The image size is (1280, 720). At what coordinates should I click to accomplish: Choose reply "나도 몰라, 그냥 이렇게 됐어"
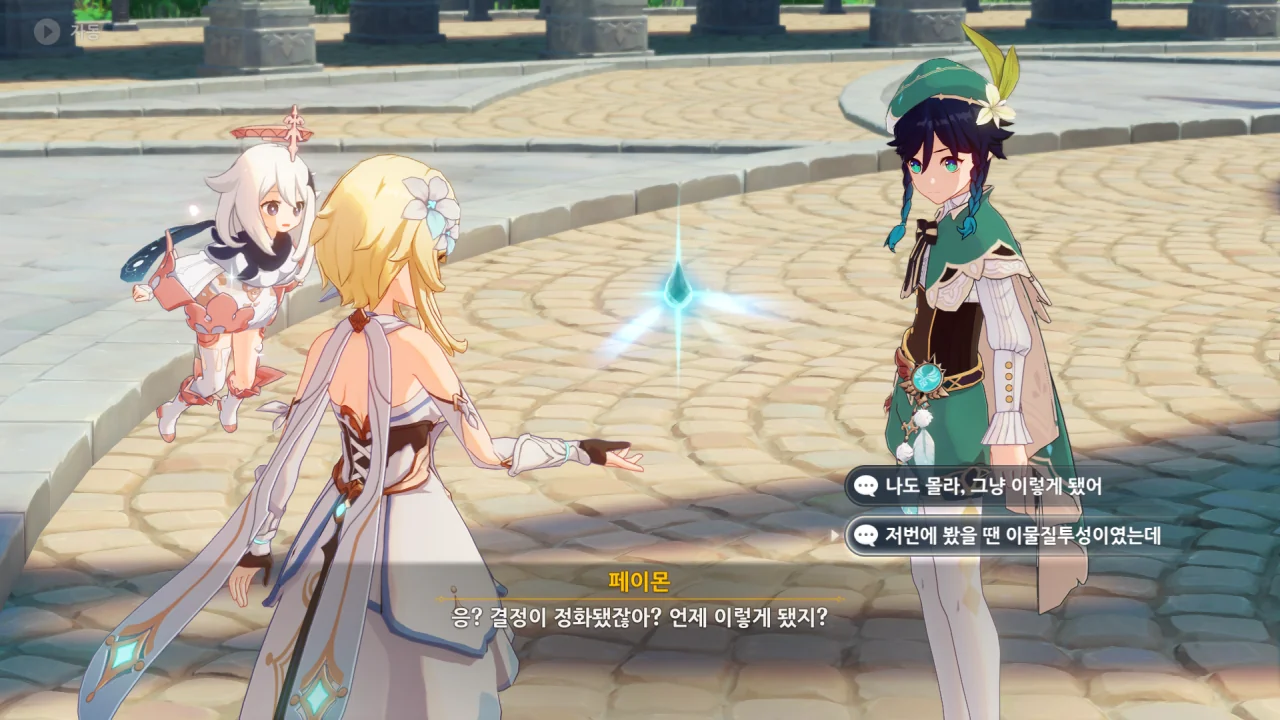(992, 487)
